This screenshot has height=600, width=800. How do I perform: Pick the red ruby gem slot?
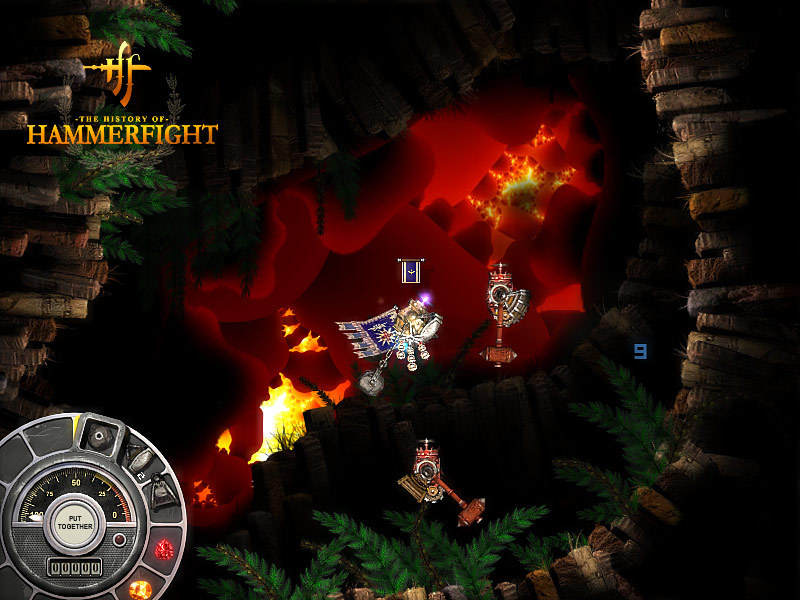click(x=164, y=549)
